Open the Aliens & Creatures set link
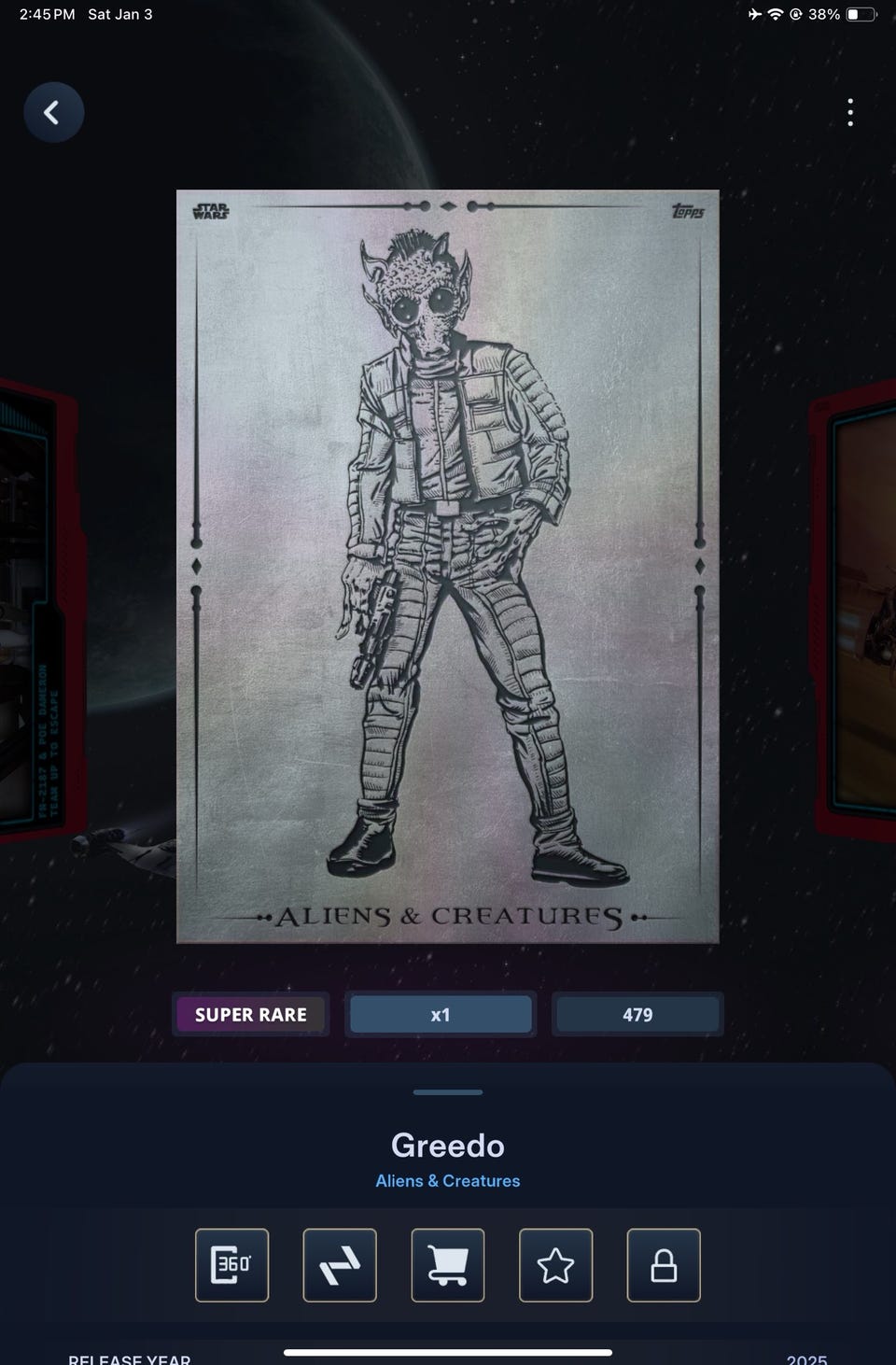This screenshot has width=896, height=1365. 448,1181
